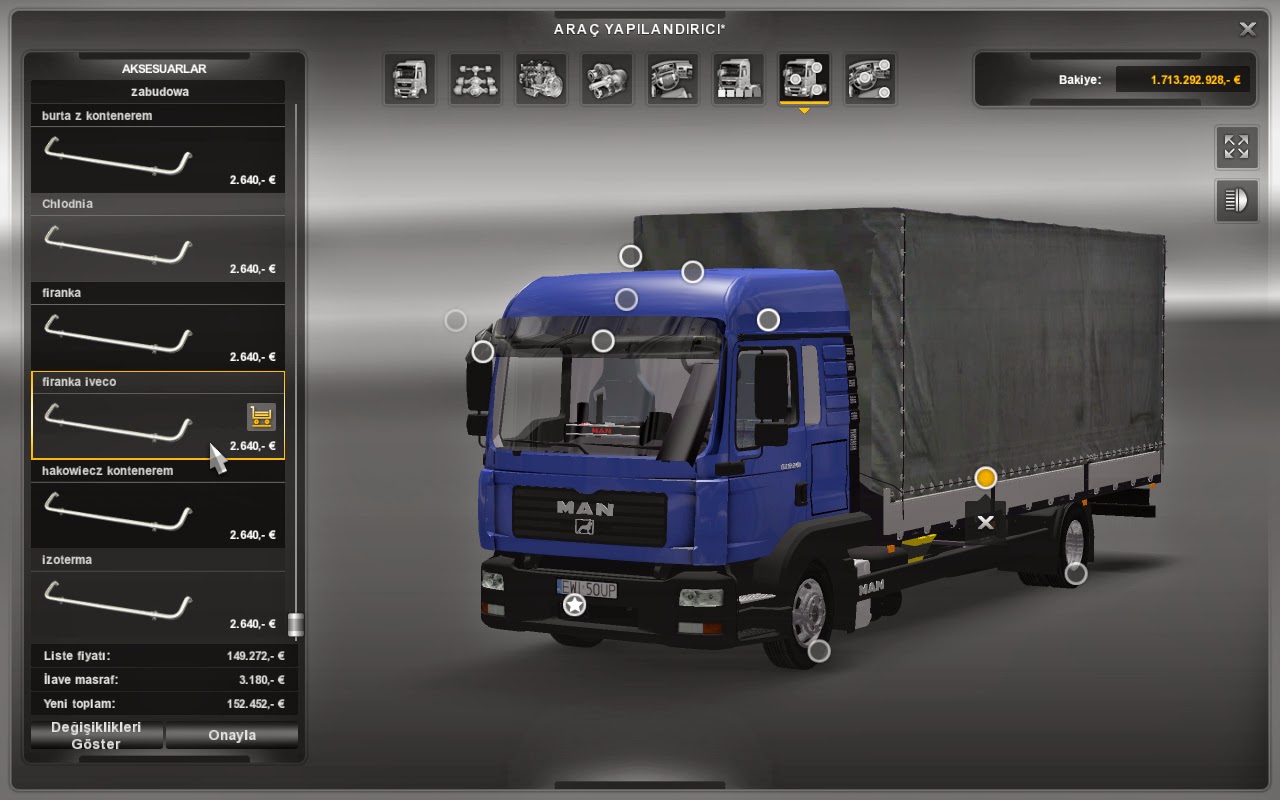
Task: Select the paint and tuning category
Action: 738,78
